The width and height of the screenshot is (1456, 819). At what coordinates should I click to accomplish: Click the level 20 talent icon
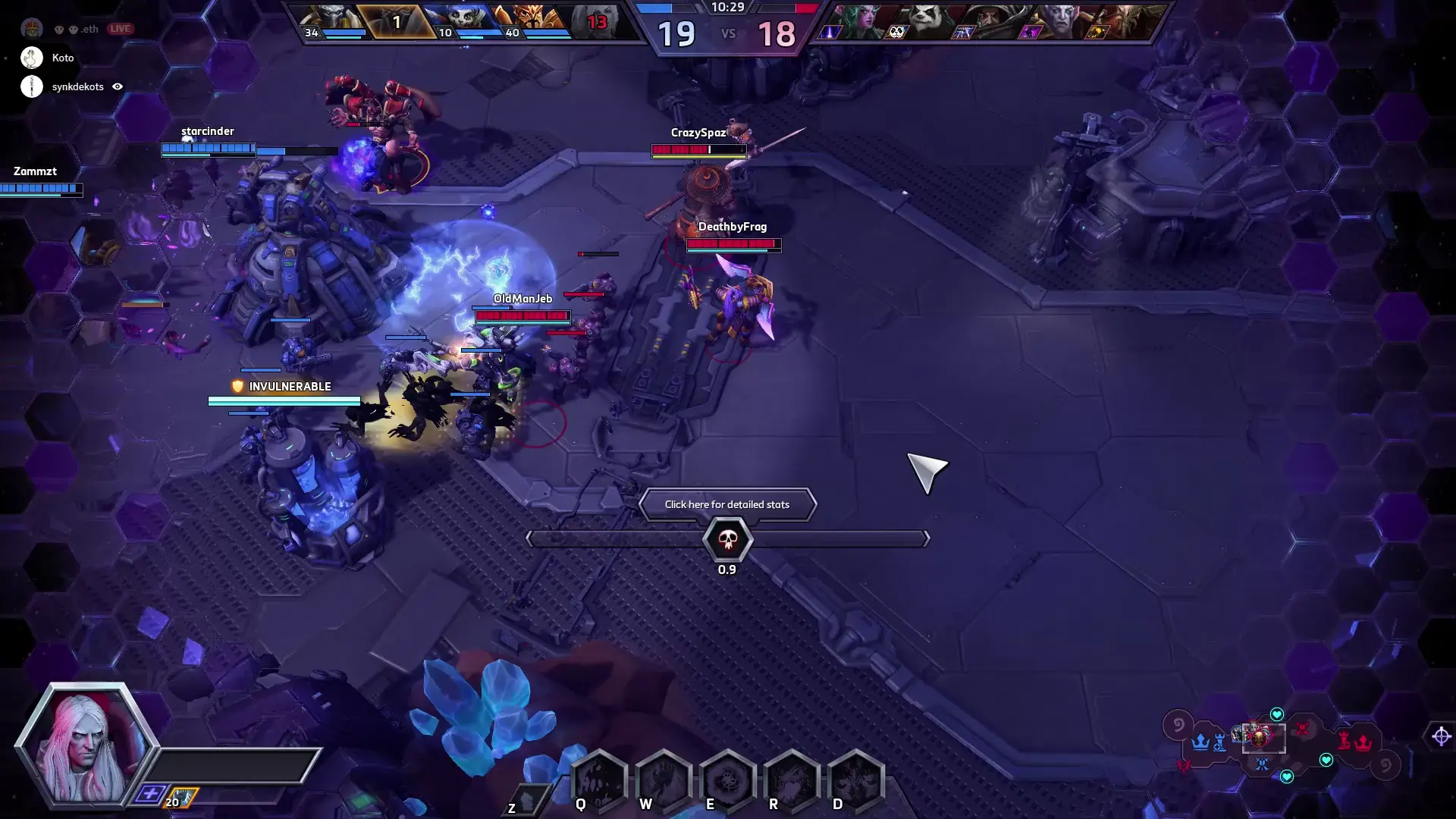180,799
